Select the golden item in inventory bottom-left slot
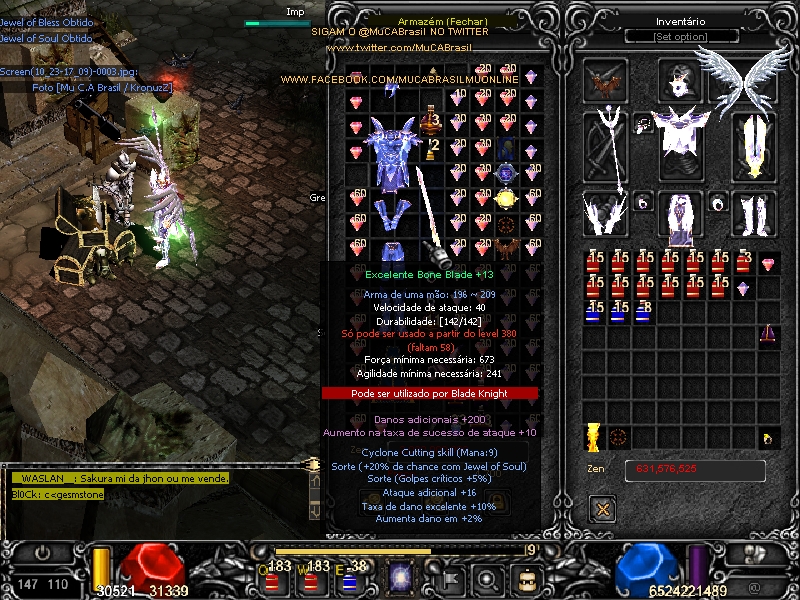 click(594, 437)
